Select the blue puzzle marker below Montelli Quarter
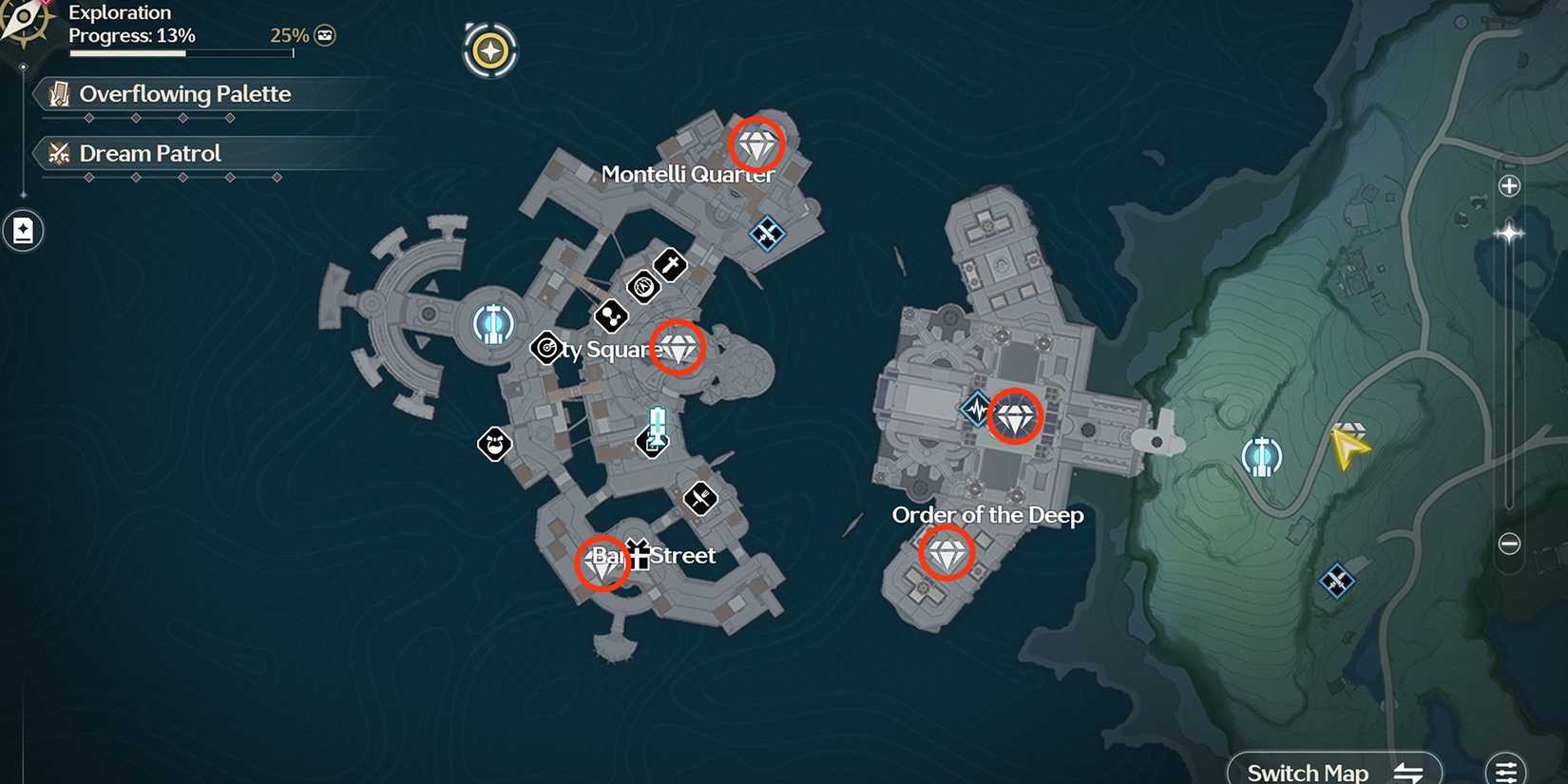This screenshot has width=1568, height=784. [x=766, y=234]
